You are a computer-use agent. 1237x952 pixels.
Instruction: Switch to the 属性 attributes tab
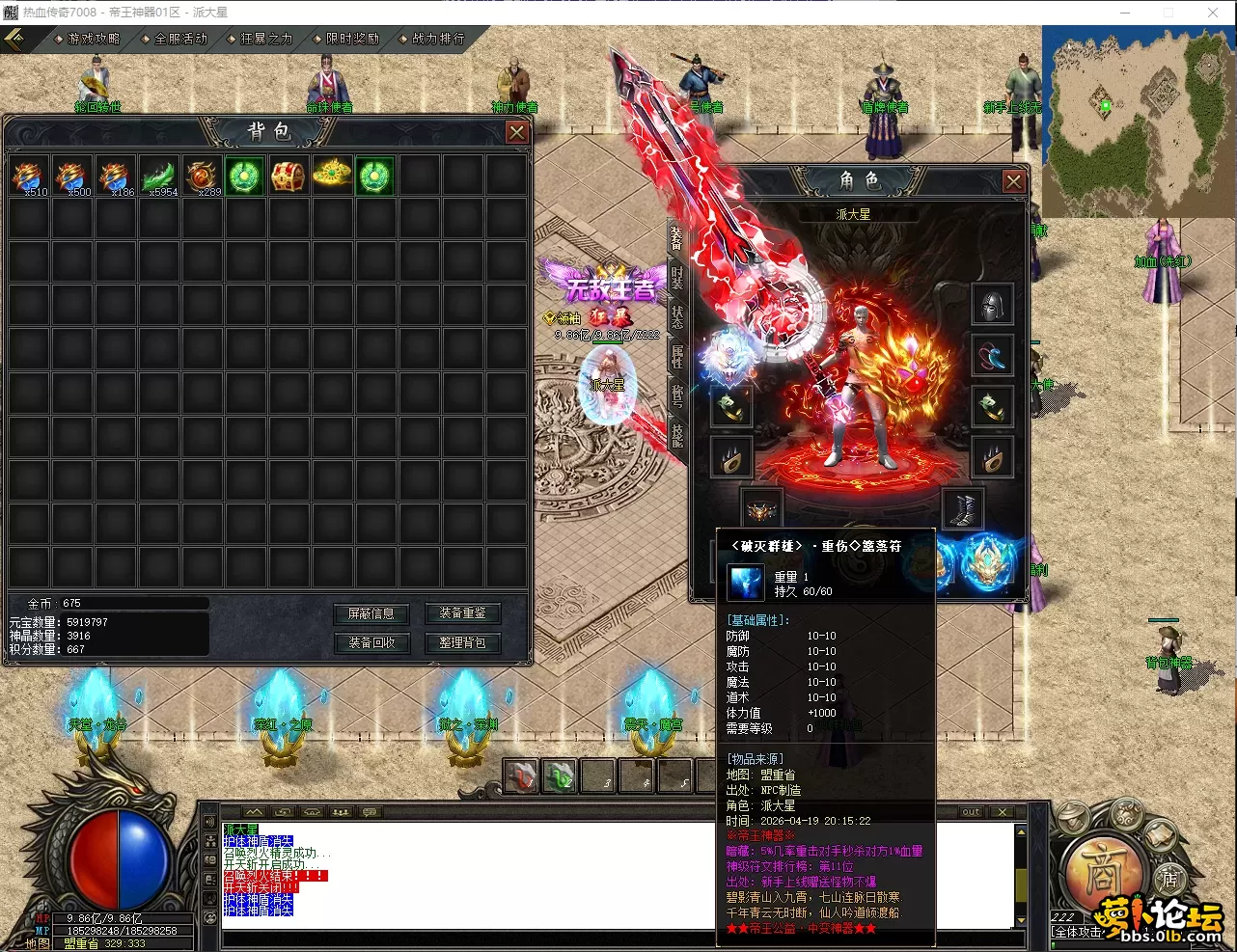point(677,356)
